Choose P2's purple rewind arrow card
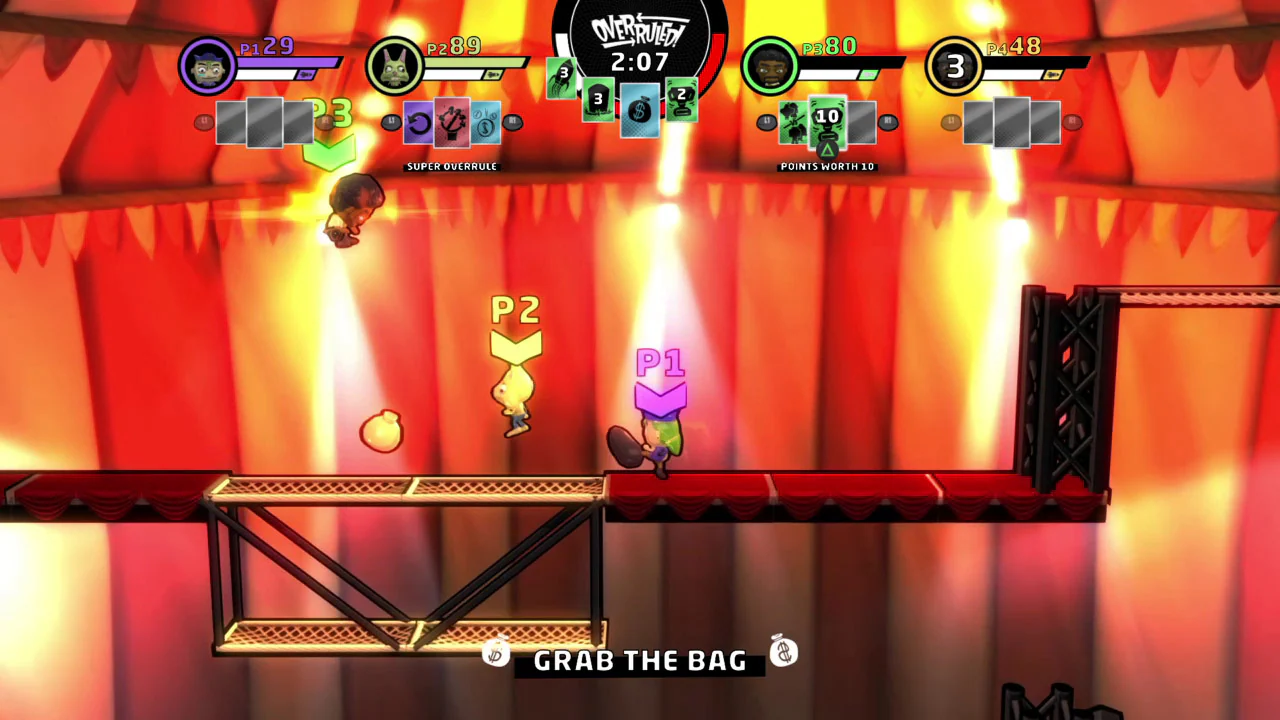 (419, 124)
